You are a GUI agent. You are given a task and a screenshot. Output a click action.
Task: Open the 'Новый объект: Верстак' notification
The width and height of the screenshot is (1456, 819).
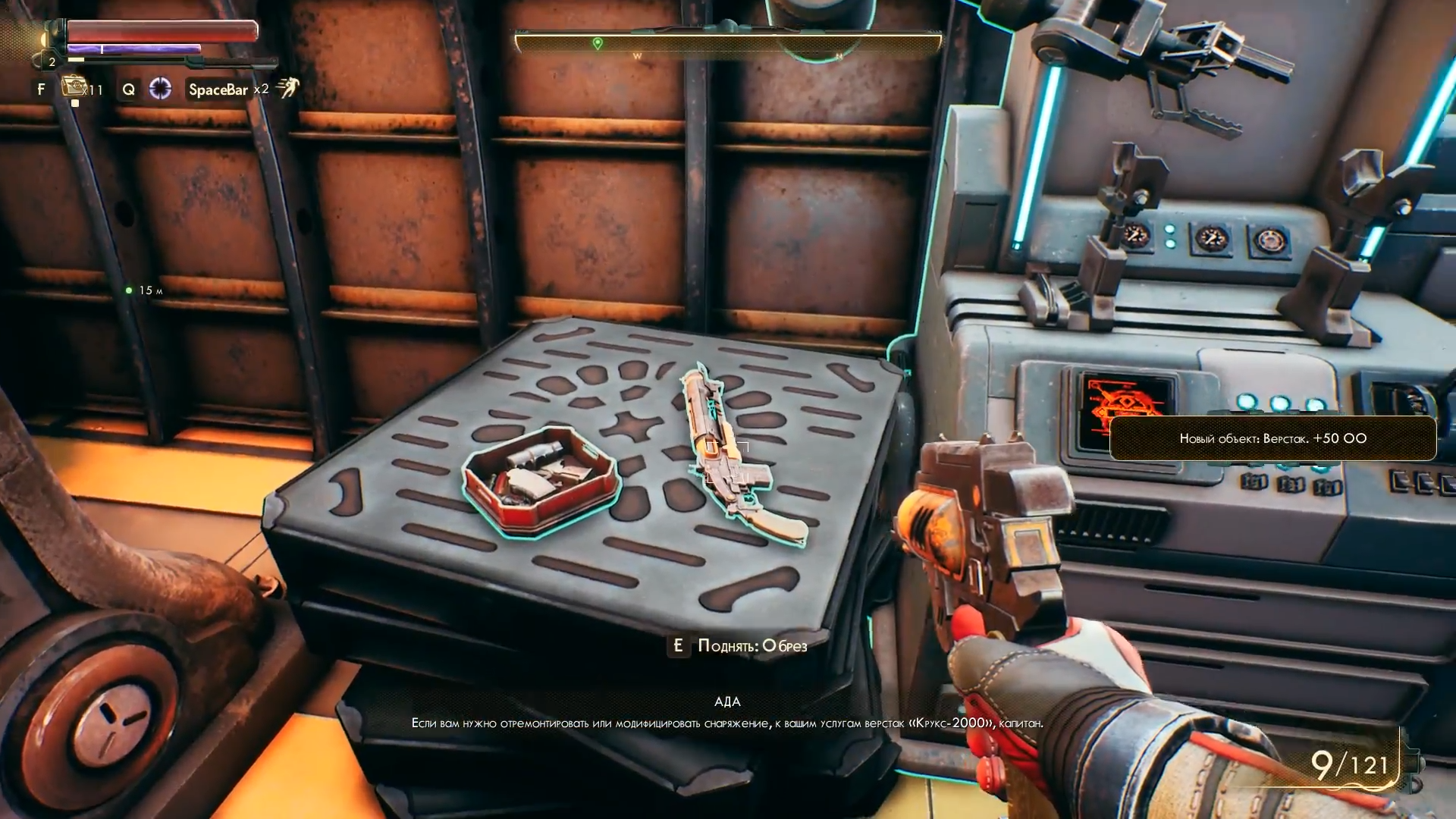1272,438
